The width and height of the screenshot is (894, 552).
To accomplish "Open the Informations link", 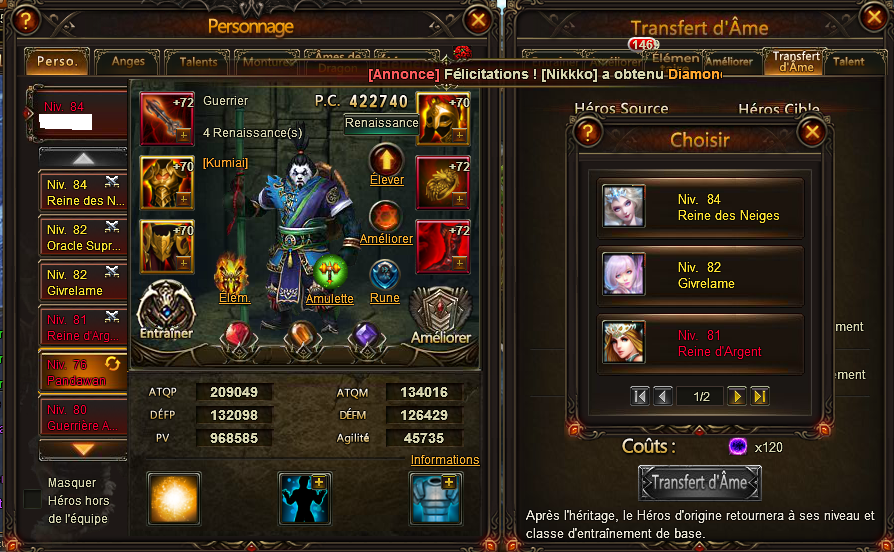I will (x=445, y=460).
